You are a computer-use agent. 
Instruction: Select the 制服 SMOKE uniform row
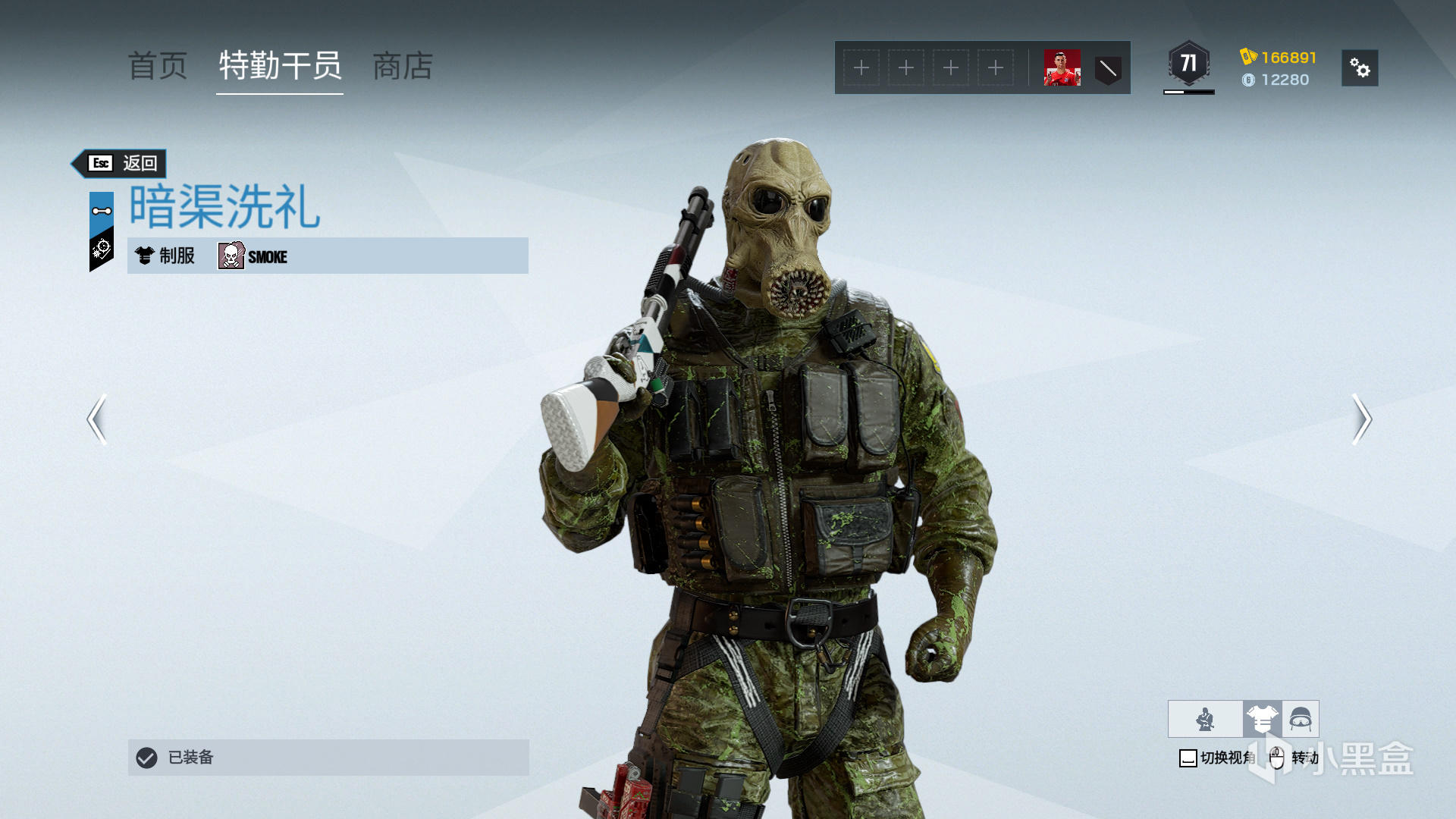[328, 256]
